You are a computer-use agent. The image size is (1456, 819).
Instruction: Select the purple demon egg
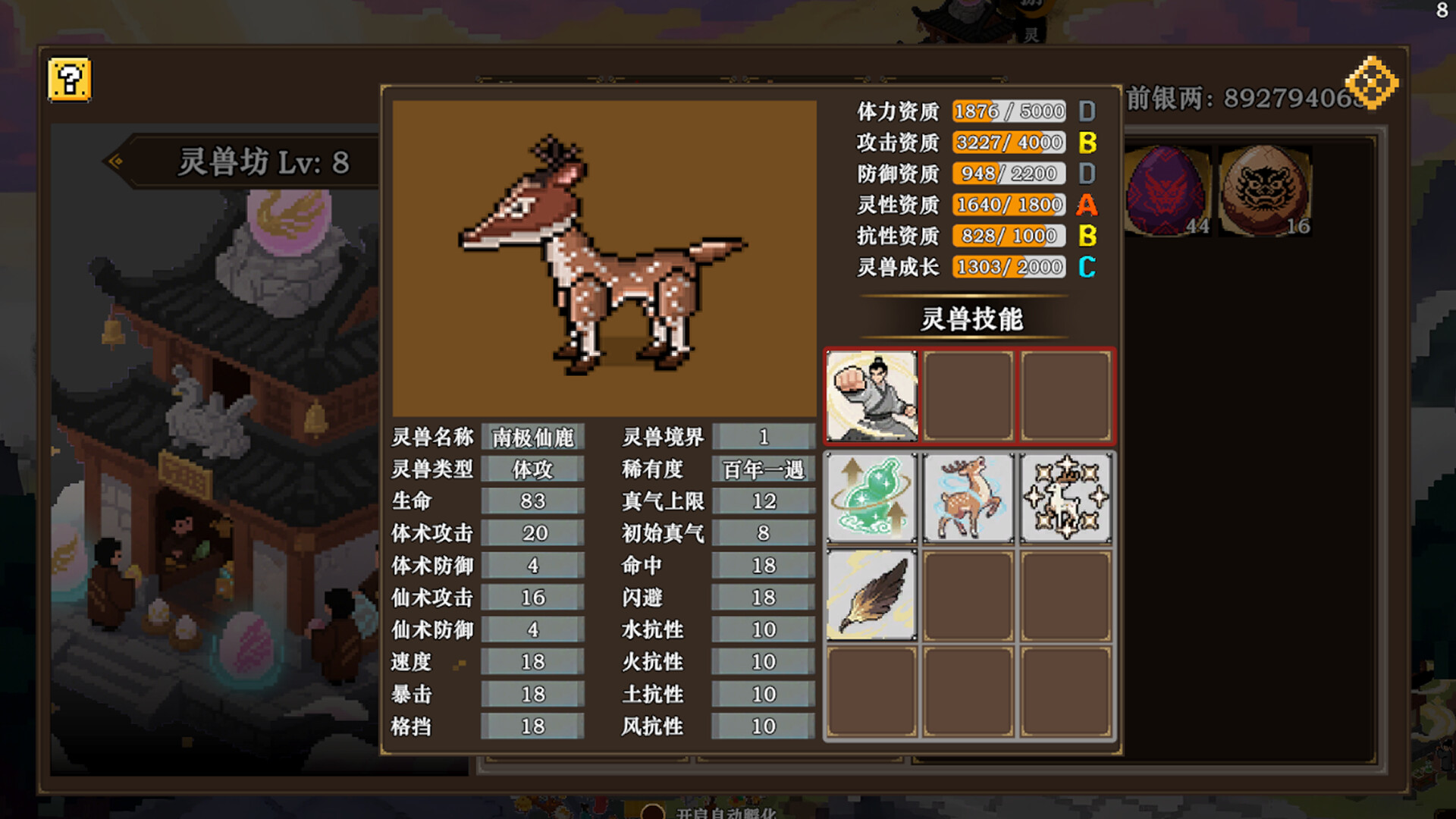[1166, 191]
